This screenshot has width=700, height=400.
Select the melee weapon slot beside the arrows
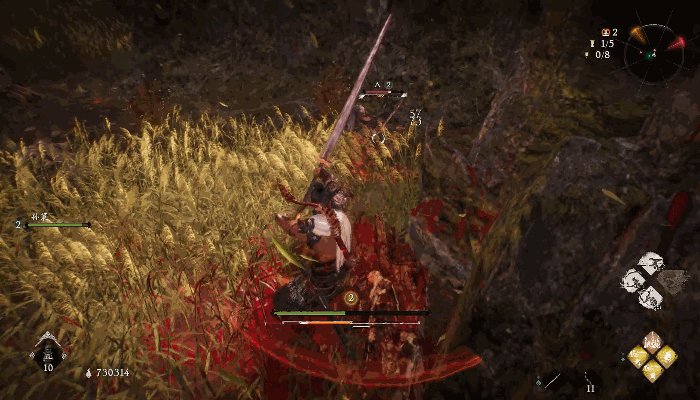(551, 381)
